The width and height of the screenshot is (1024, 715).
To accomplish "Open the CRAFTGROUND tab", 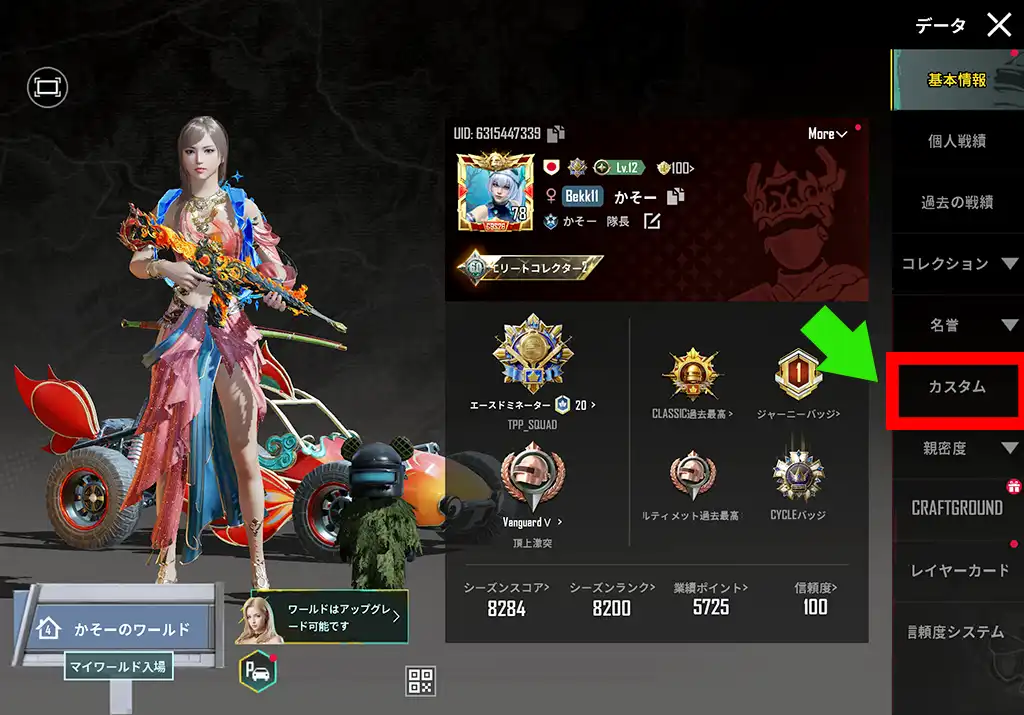I will click(x=957, y=508).
